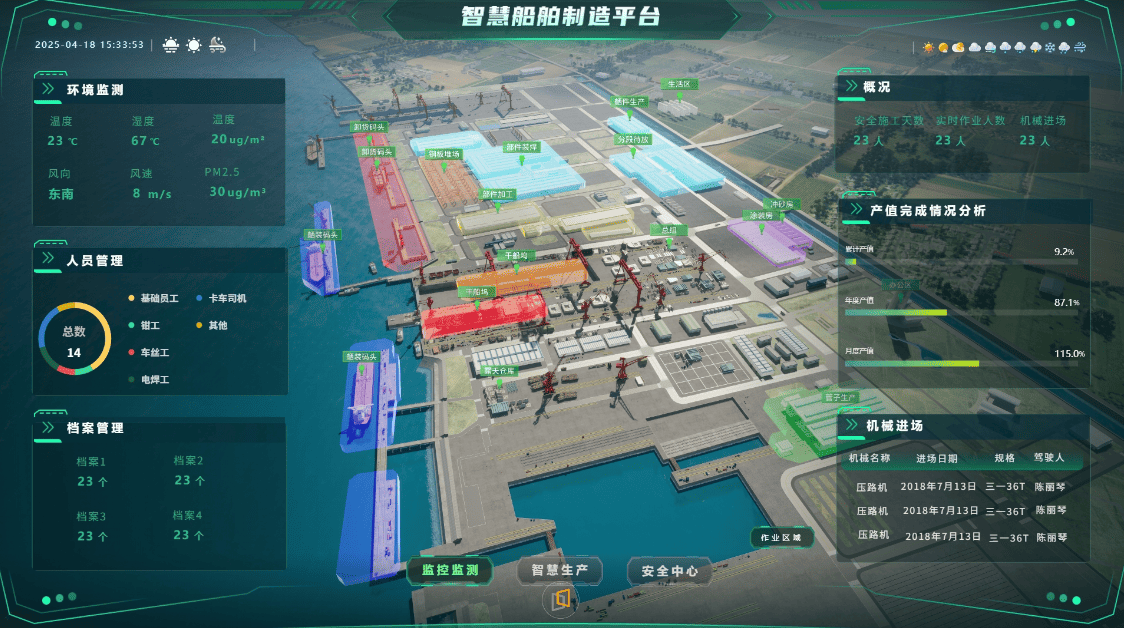Click 卡车司机 in the staff legend
The image size is (1124, 628).
click(x=227, y=299)
